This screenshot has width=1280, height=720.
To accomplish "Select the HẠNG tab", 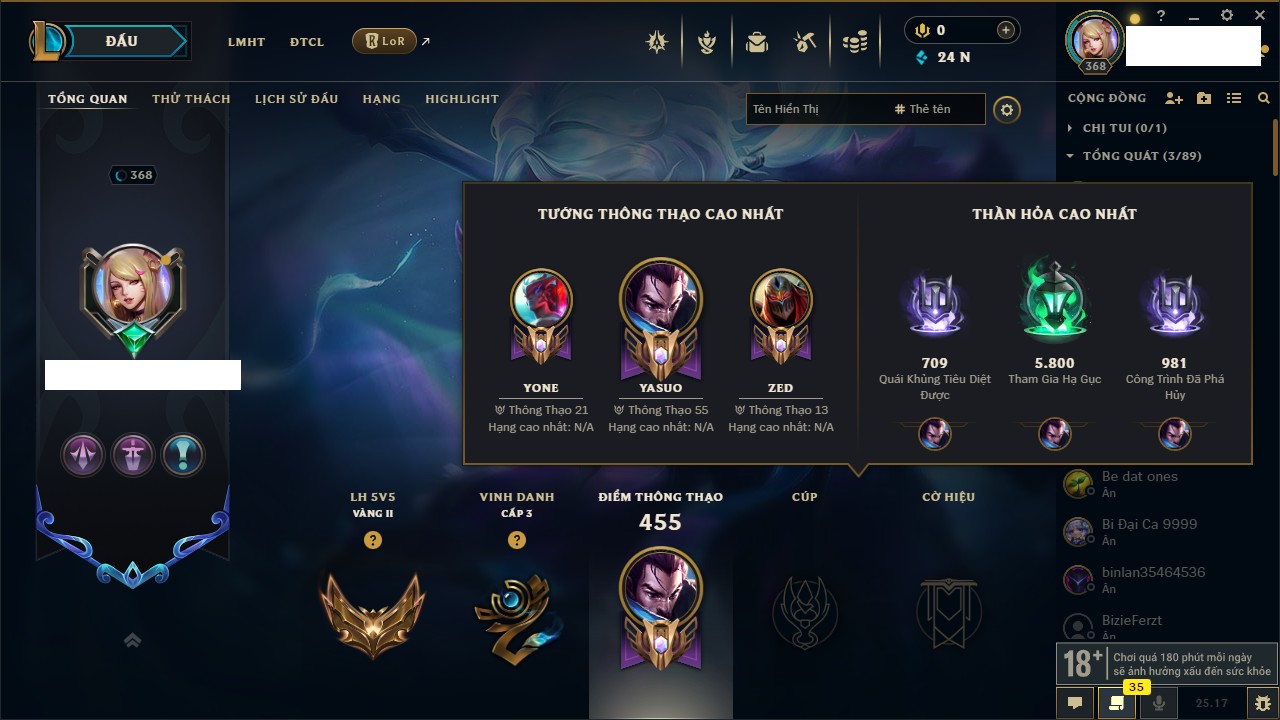I will tap(381, 99).
